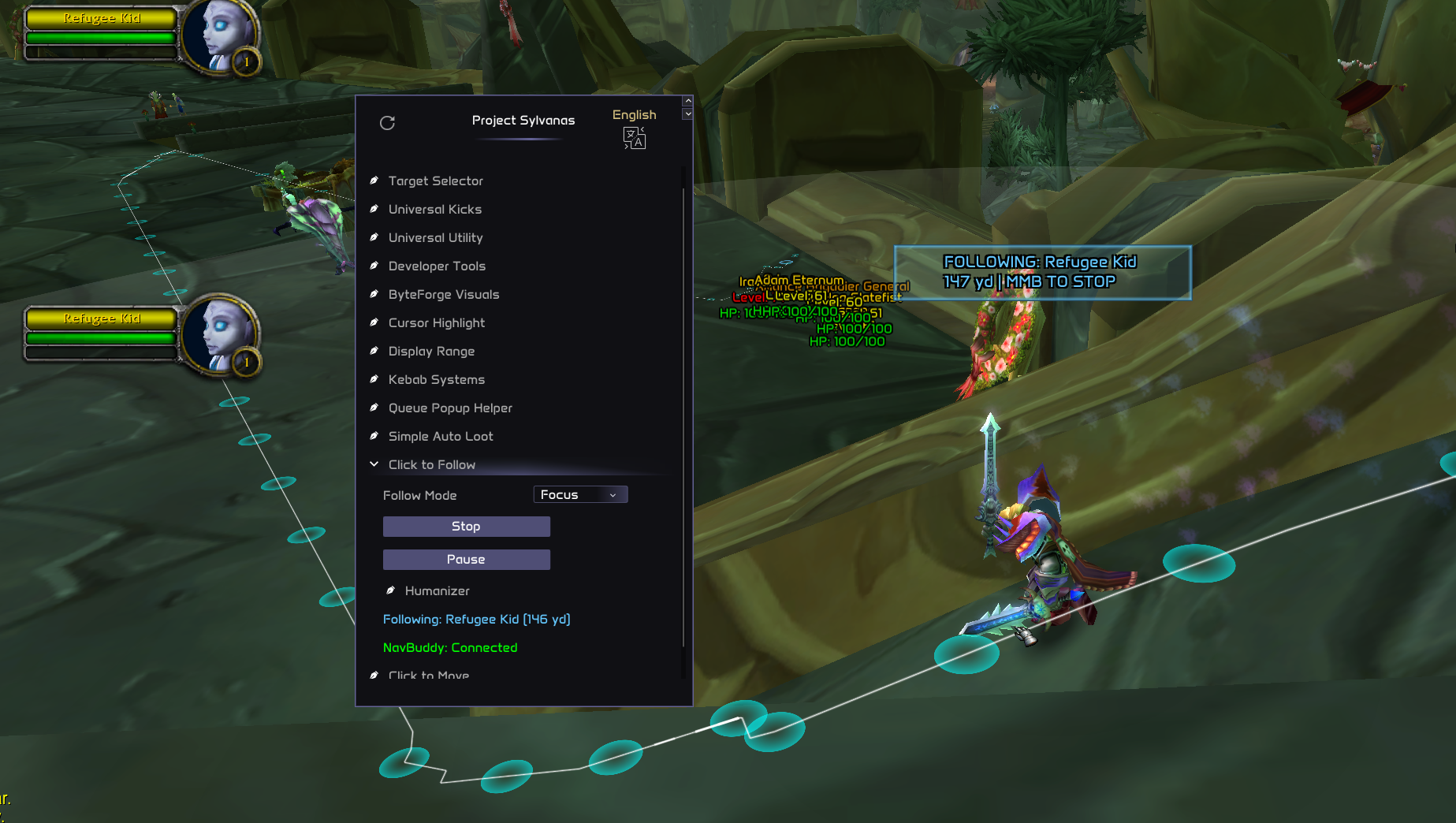Click the refresh icon in the Project Sylvanas header
This screenshot has height=823, width=1456.
[x=387, y=123]
